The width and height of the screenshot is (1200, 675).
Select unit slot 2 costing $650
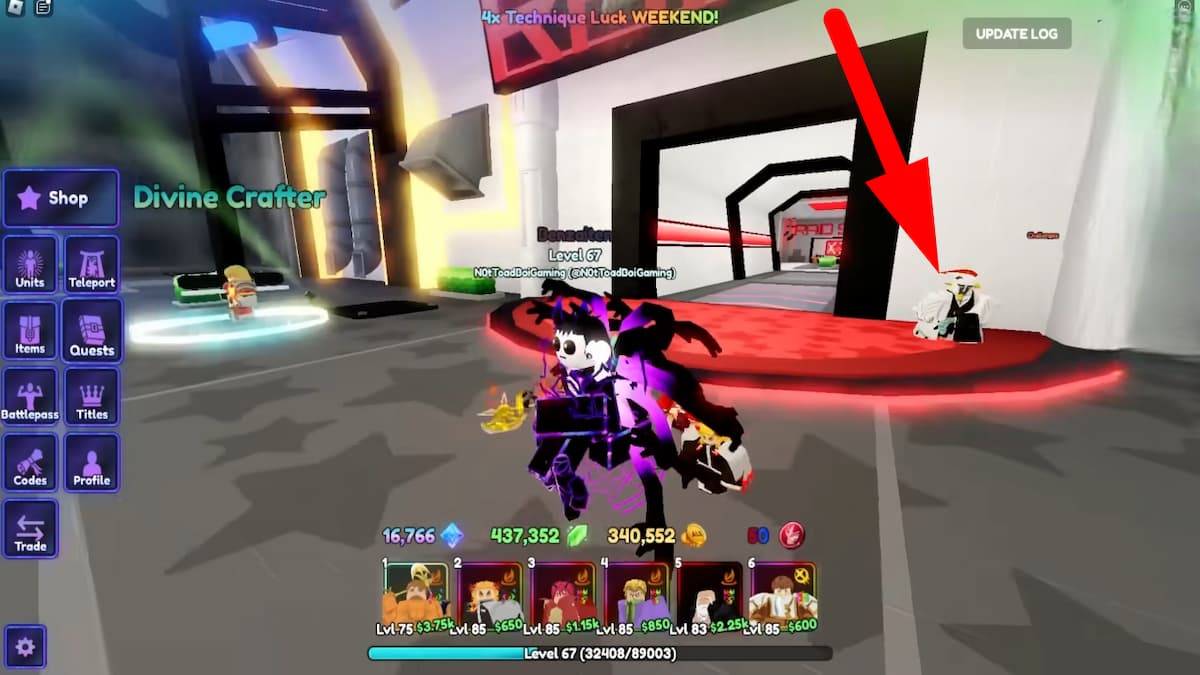point(490,596)
